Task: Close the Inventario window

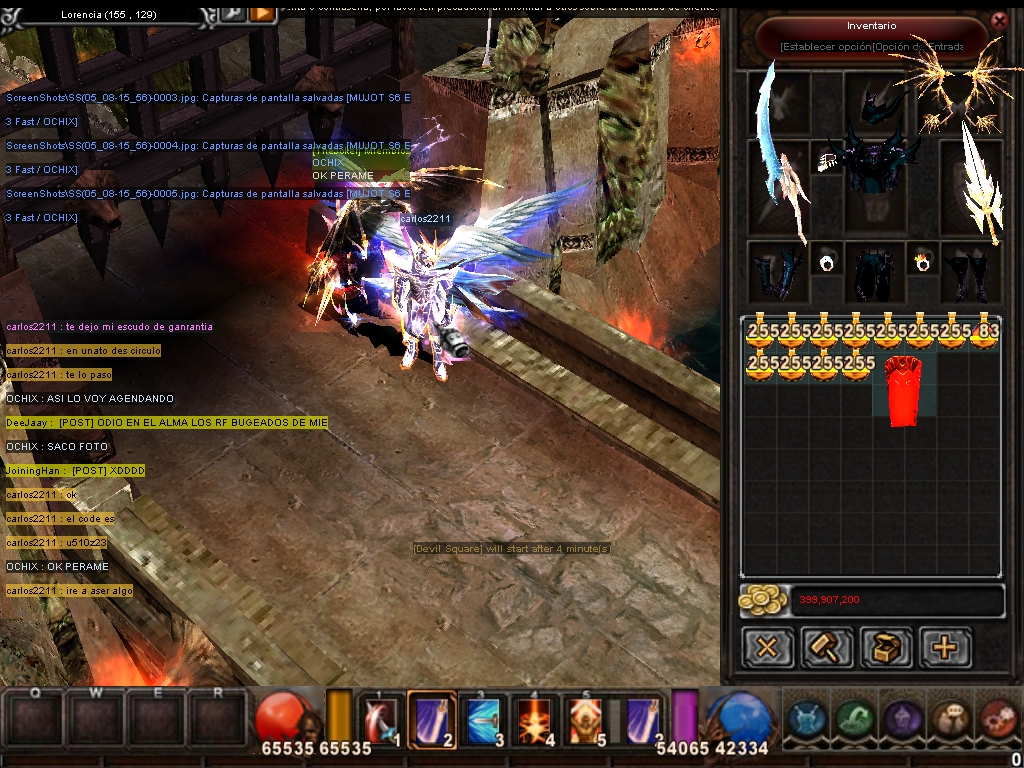Action: tap(998, 20)
